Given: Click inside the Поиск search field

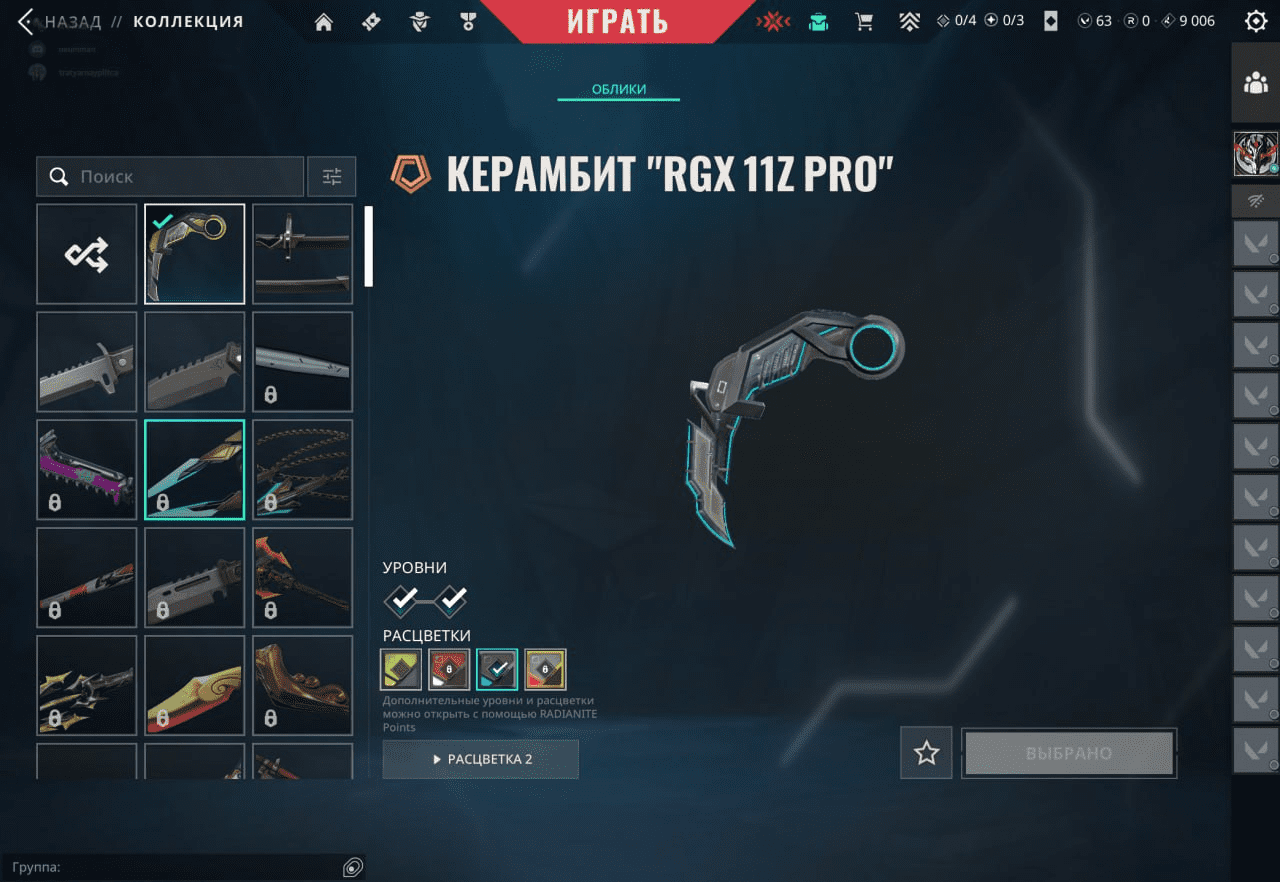Looking at the screenshot, I should [170, 176].
